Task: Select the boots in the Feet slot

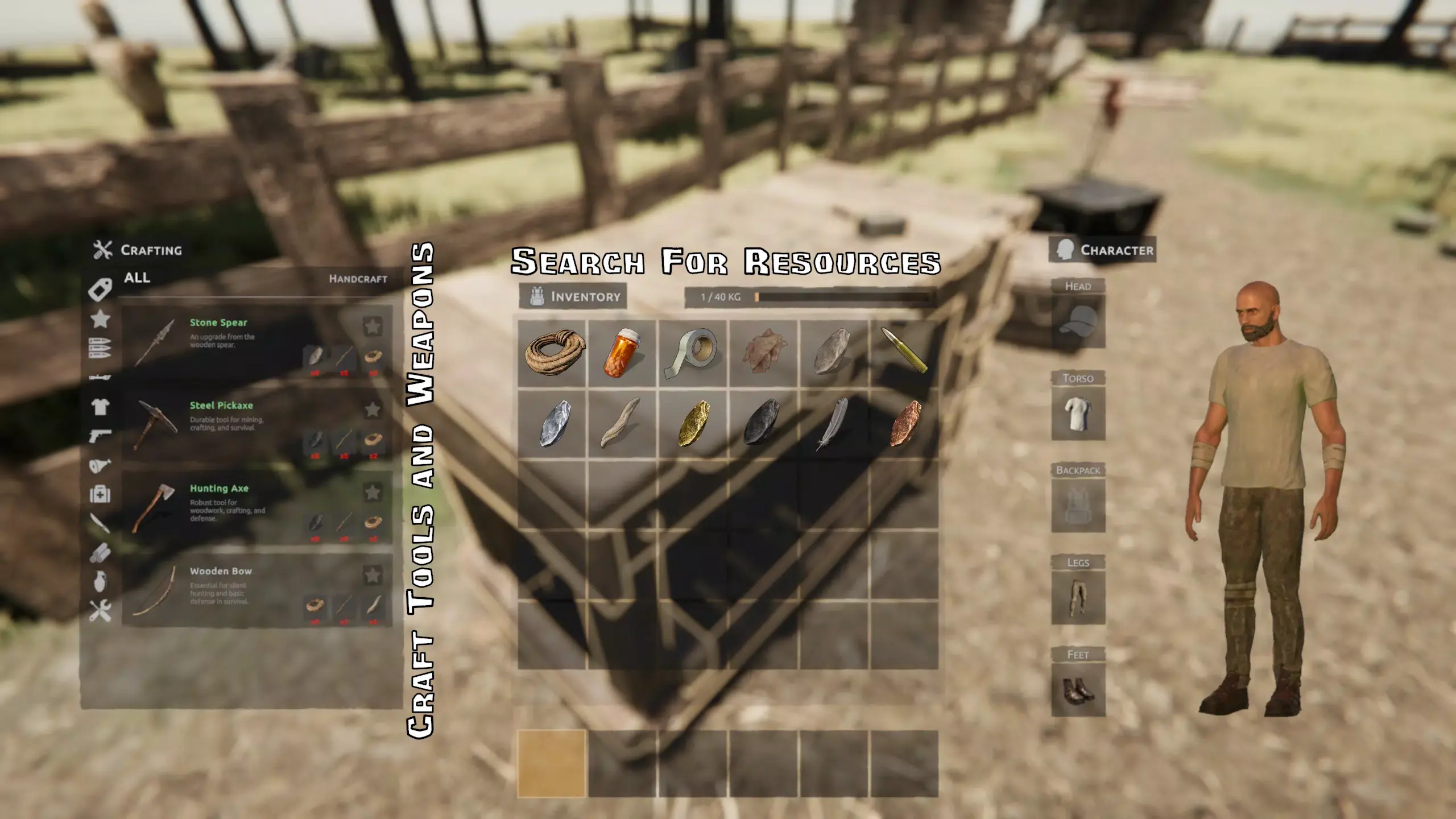Action: click(x=1078, y=690)
